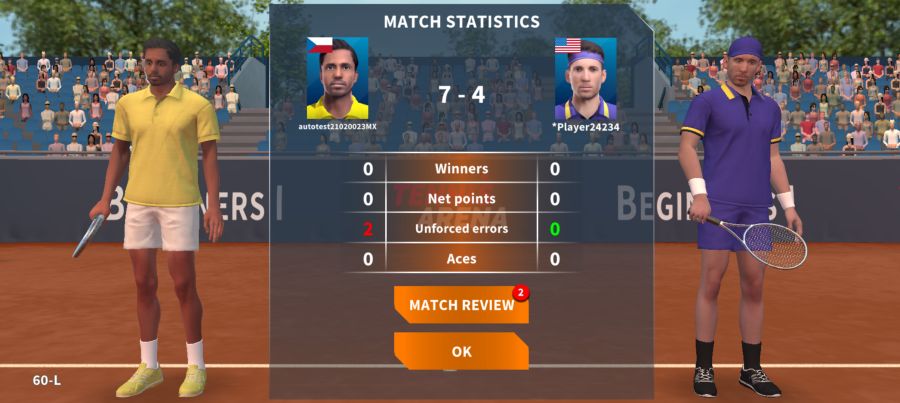Open the Match Review

point(461,305)
